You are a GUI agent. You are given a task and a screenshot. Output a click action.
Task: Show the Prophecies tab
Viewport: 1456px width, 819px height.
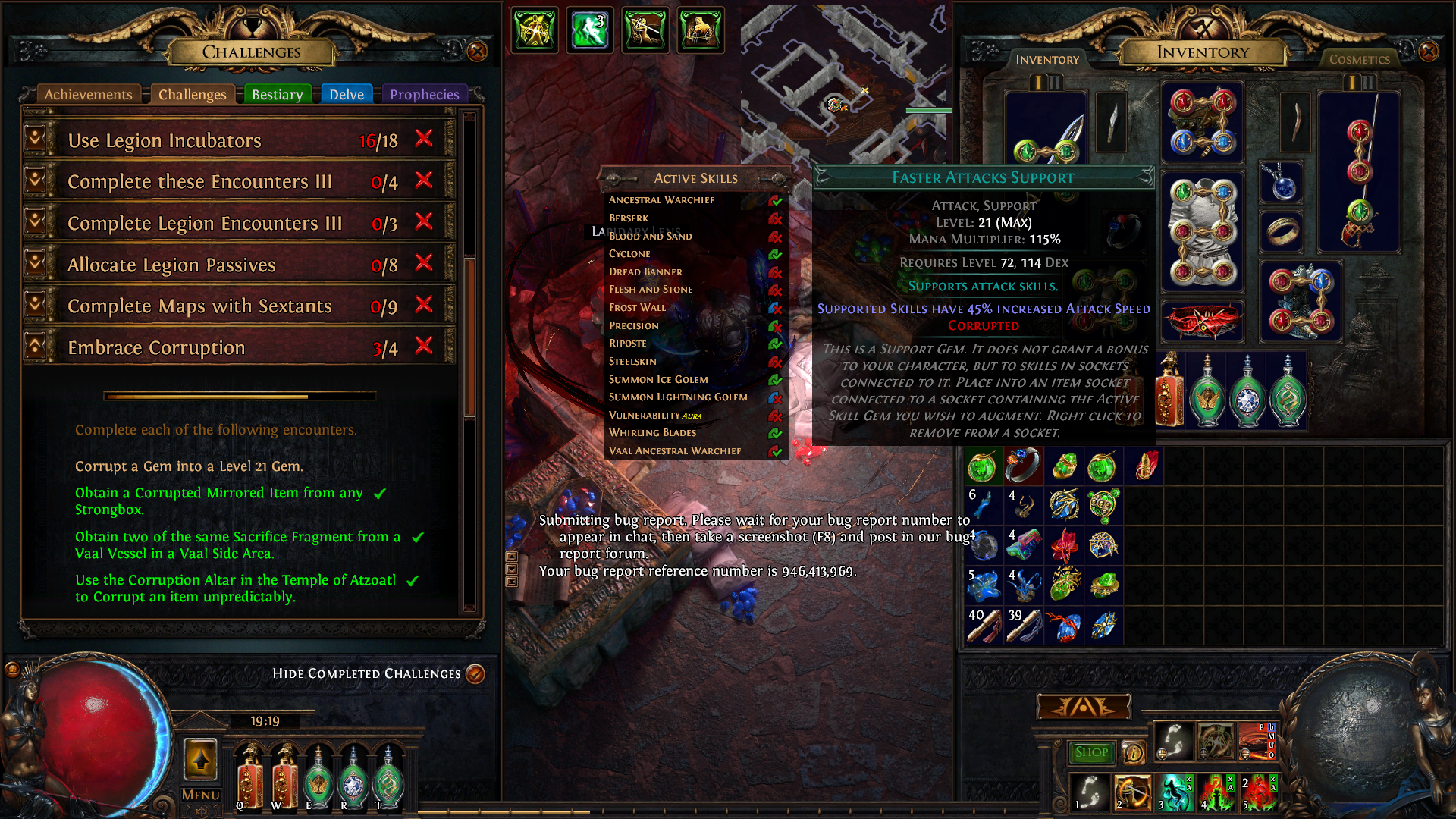pyautogui.click(x=425, y=95)
